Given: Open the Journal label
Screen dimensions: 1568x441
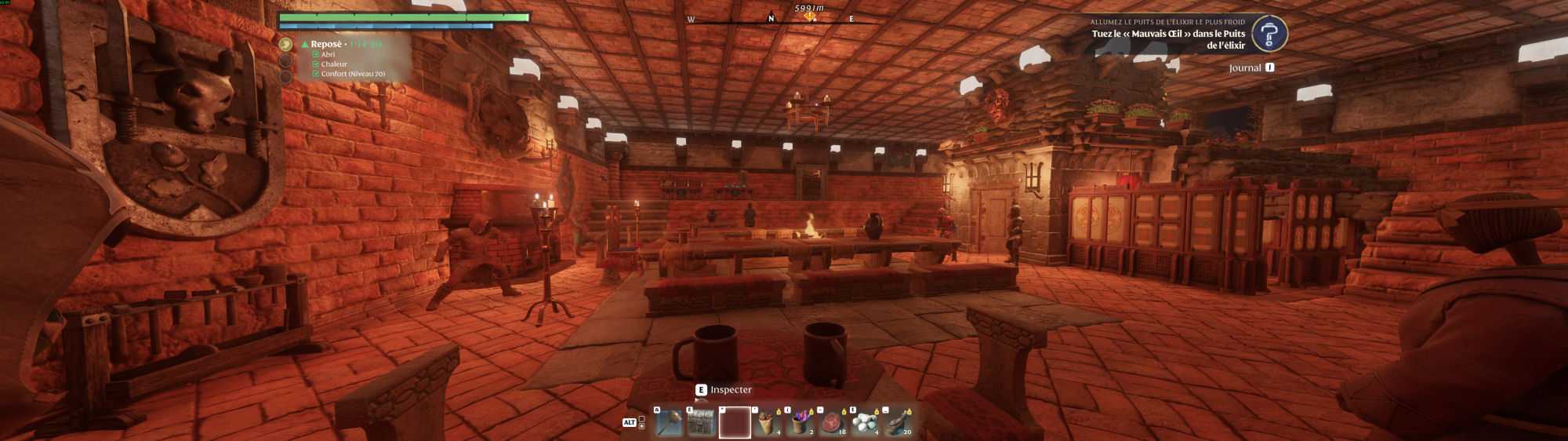Looking at the screenshot, I should point(1245,68).
